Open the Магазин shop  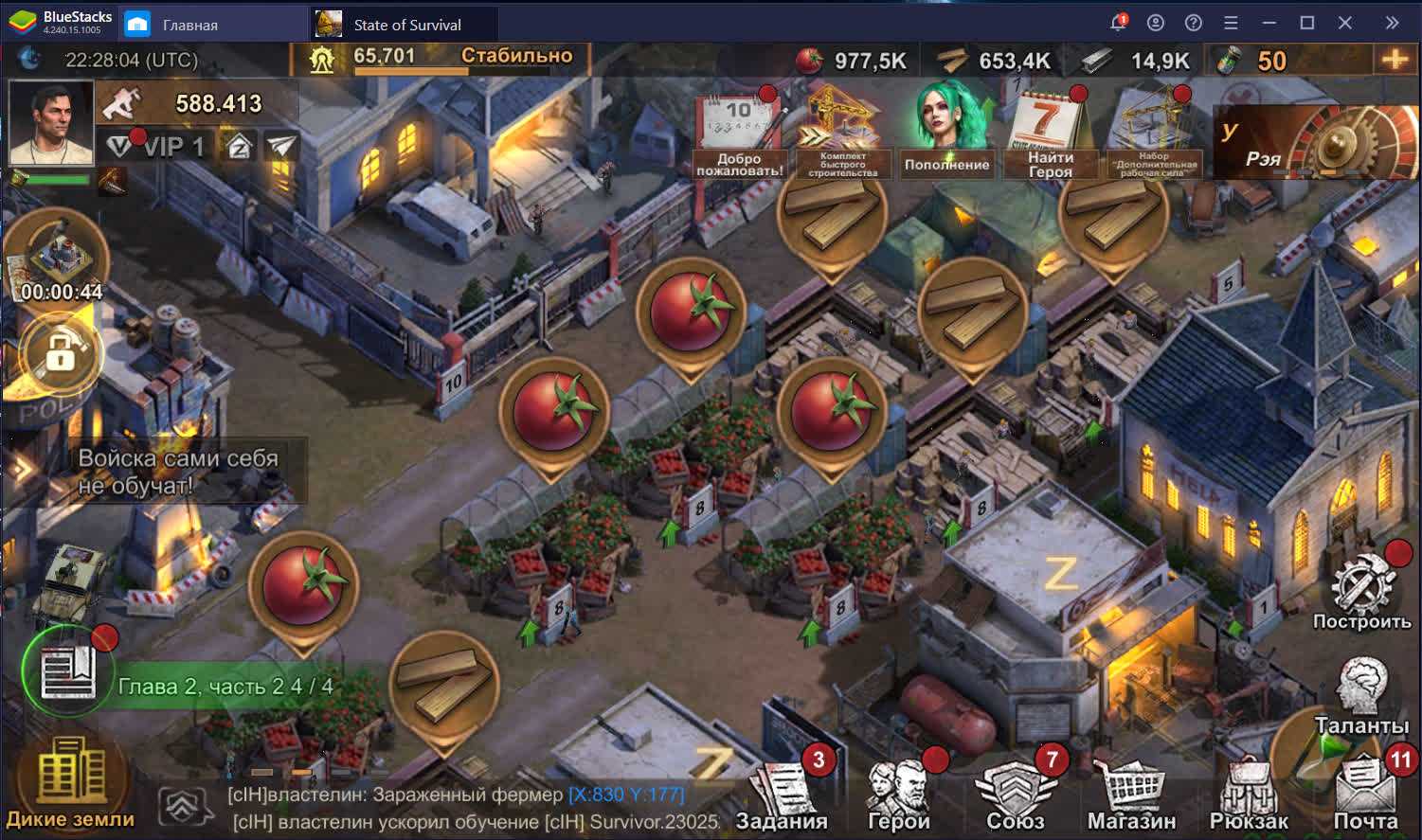point(1131,795)
